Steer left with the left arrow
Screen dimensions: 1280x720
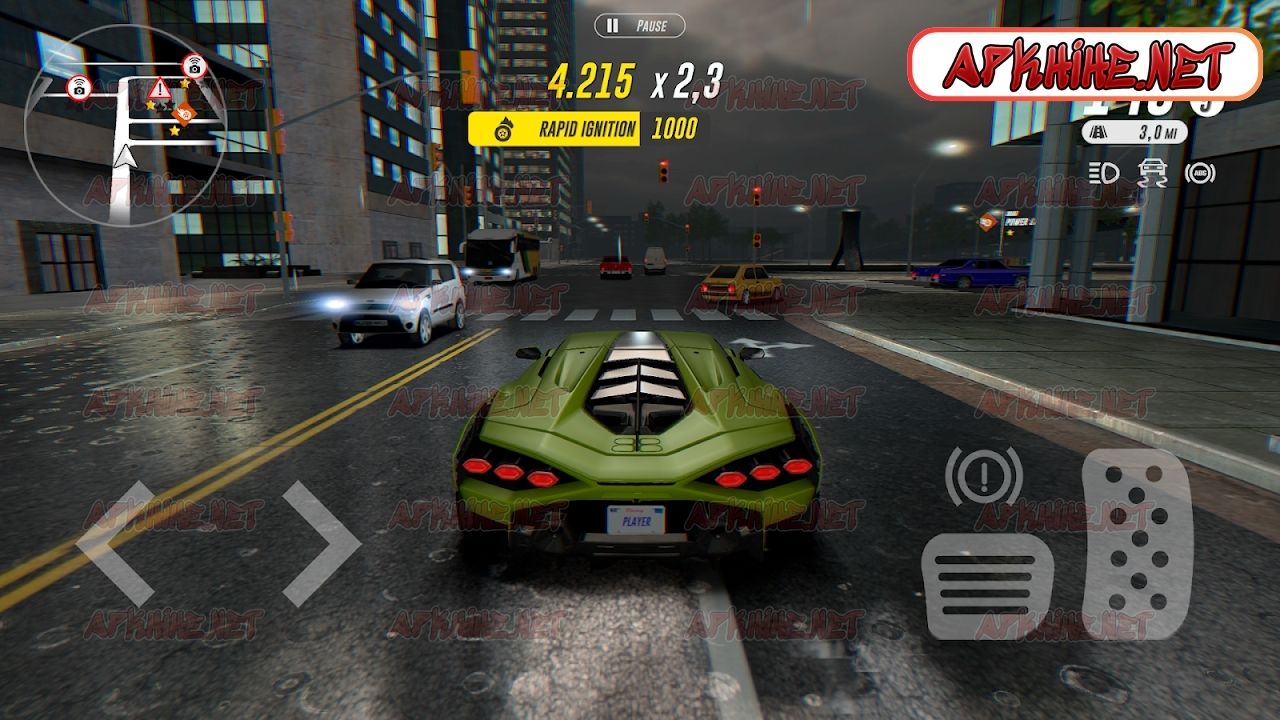tap(116, 543)
